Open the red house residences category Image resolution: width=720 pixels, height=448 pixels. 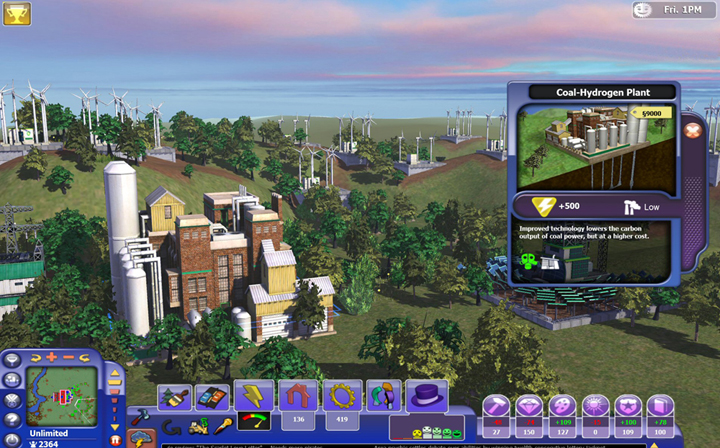pyautogui.click(x=297, y=397)
